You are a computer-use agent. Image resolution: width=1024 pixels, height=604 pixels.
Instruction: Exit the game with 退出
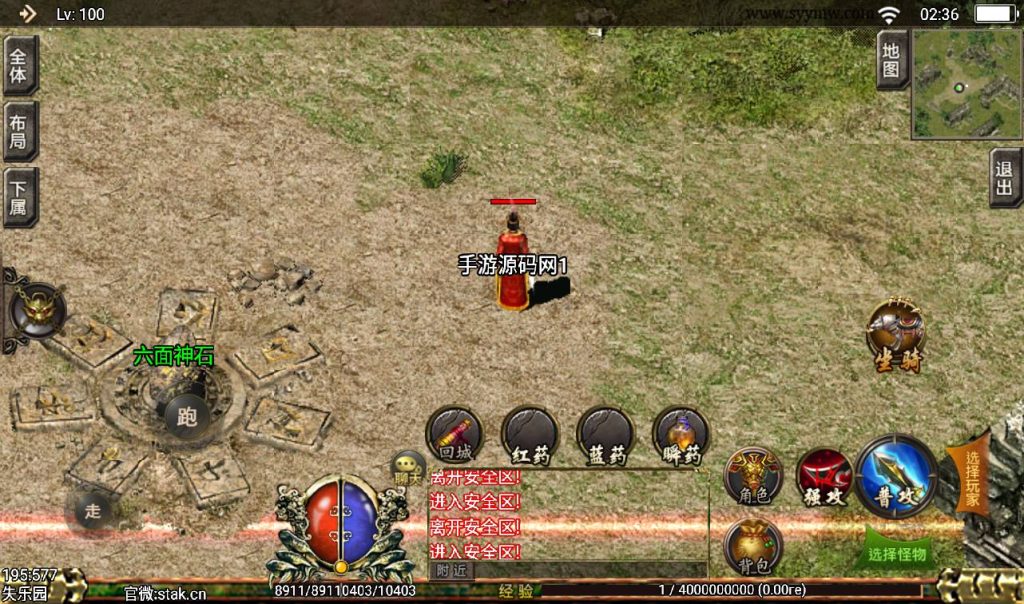(x=1005, y=178)
